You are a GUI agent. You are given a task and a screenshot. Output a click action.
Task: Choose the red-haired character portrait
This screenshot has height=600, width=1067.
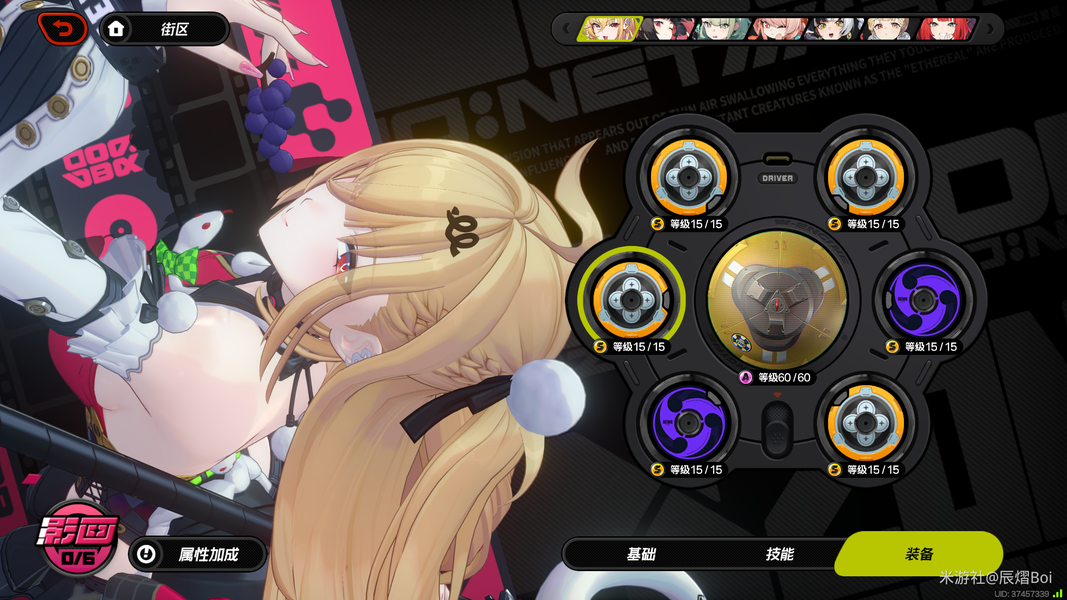point(945,28)
